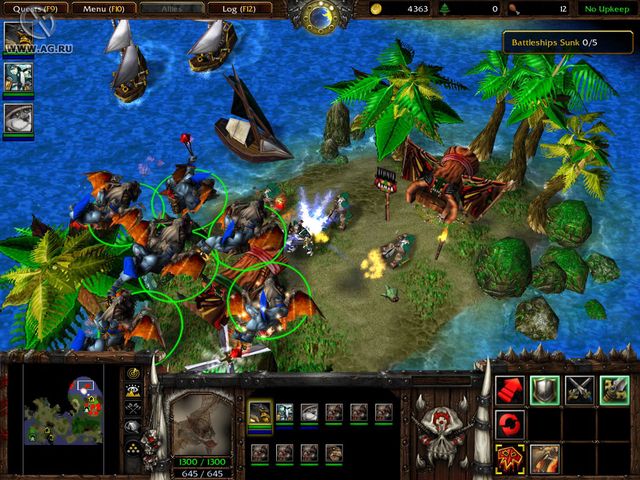This screenshot has height=480, width=640.
Task: Activate the Move command red arrows icon
Action: click(511, 389)
